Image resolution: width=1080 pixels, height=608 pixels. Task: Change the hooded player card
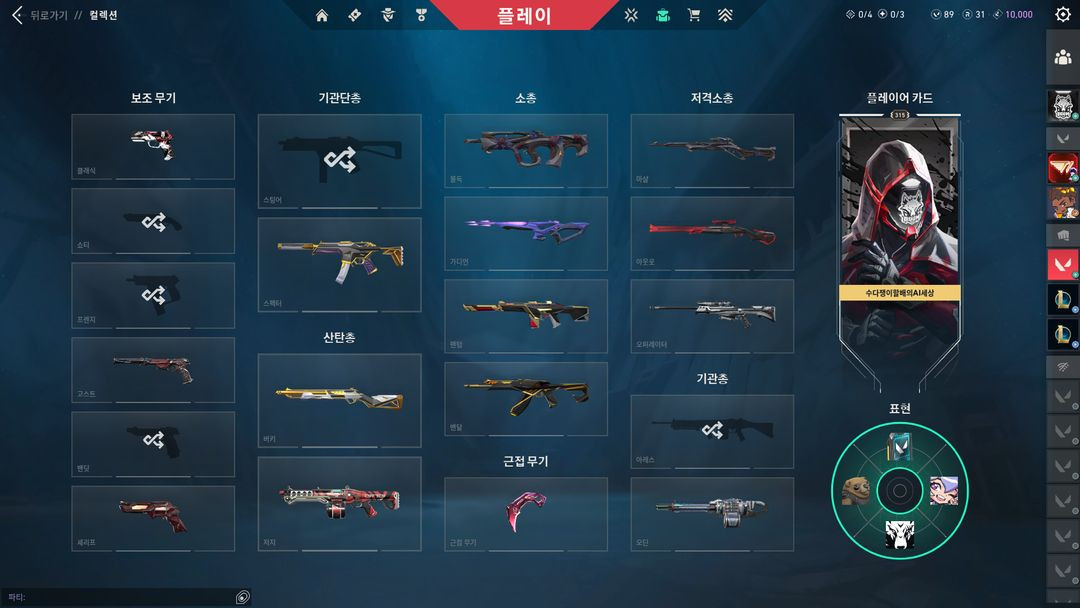point(899,230)
